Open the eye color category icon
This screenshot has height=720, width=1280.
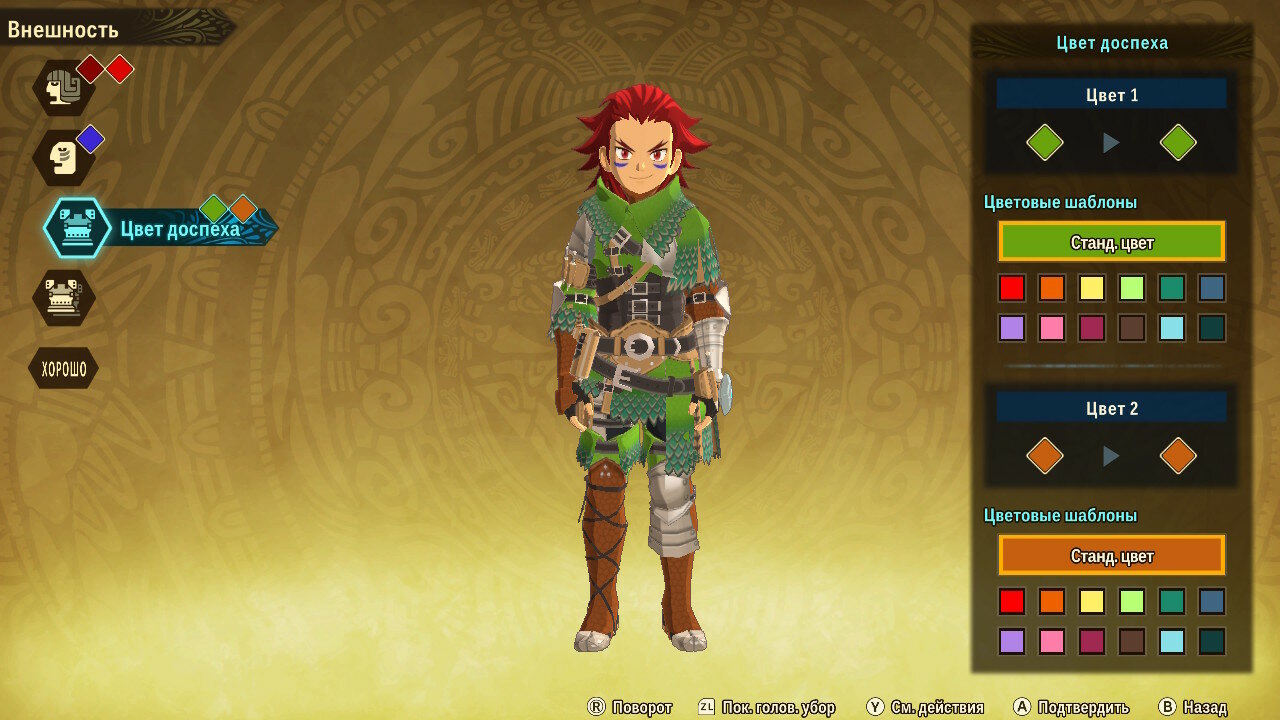coord(64,158)
